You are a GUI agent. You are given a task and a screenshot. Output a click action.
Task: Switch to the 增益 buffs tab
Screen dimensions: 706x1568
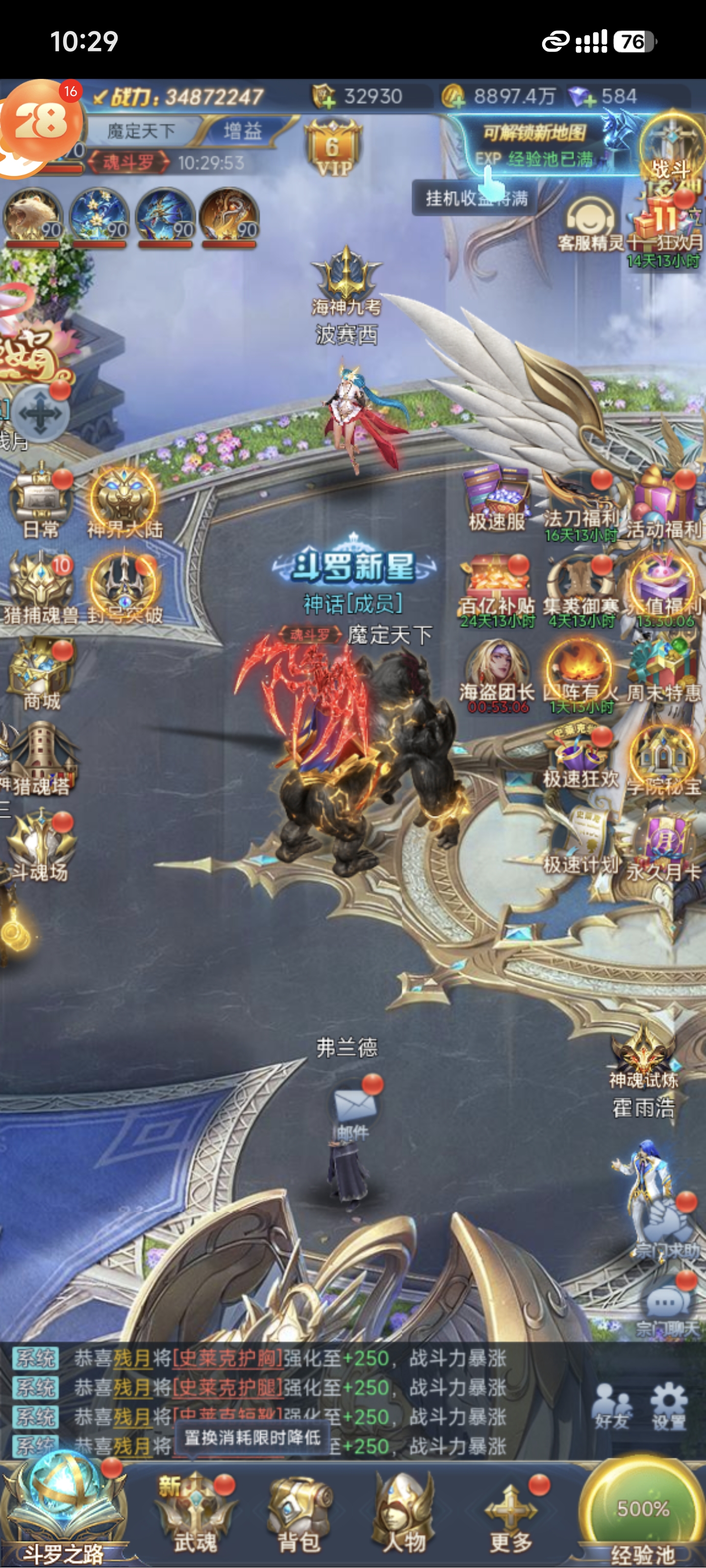coord(242,130)
